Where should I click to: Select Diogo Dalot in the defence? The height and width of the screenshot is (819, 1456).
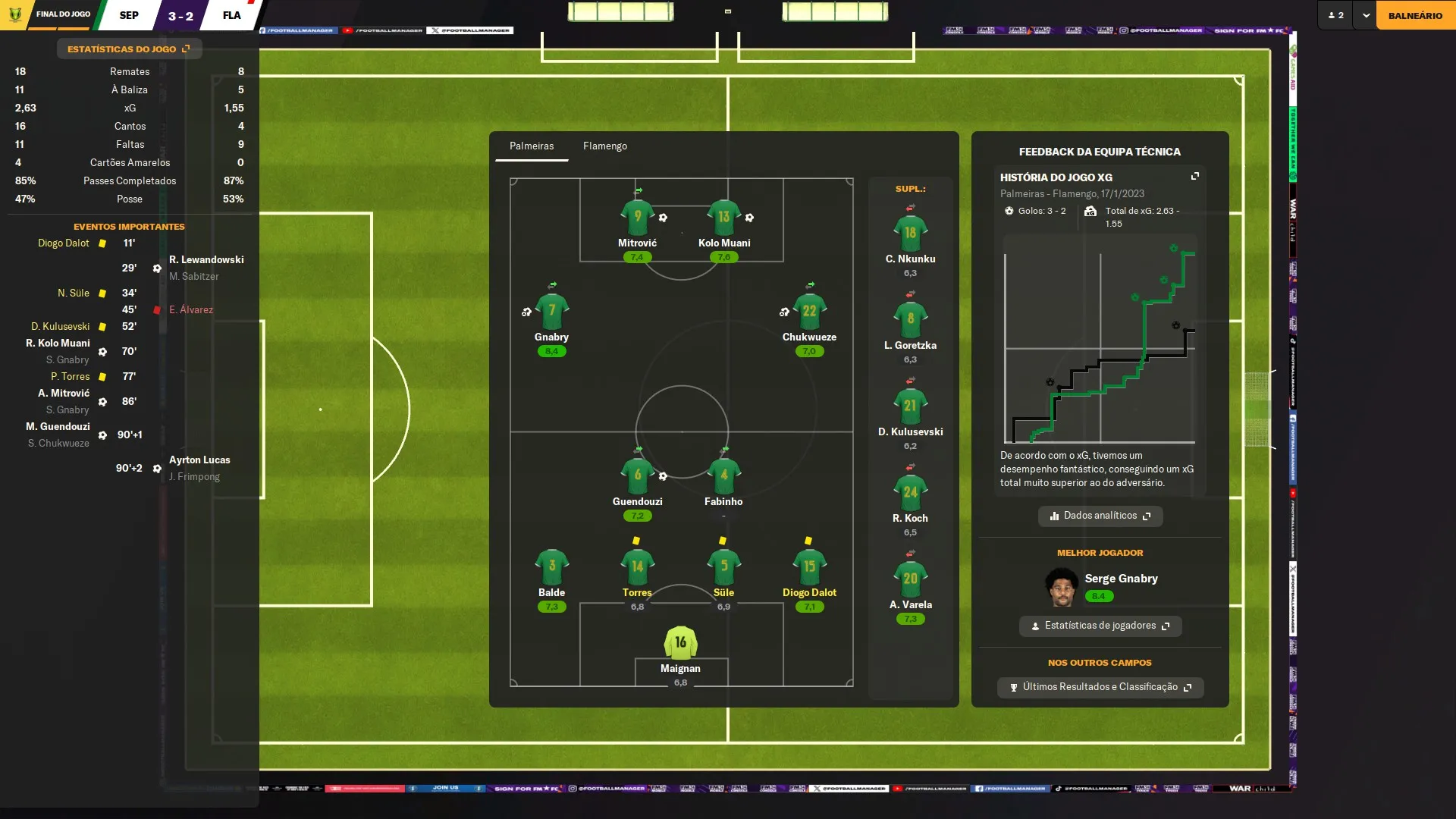pyautogui.click(x=809, y=567)
